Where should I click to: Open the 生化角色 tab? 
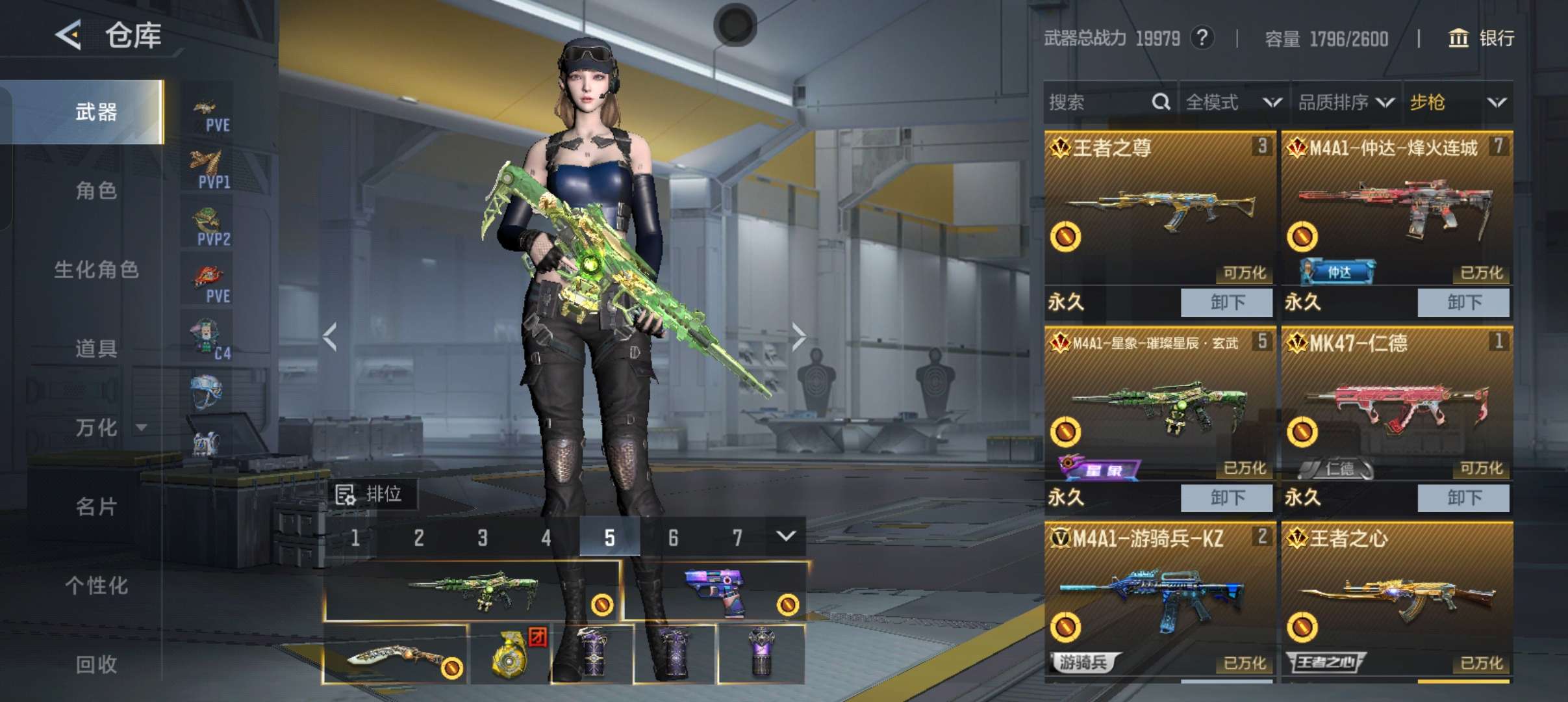pos(96,269)
